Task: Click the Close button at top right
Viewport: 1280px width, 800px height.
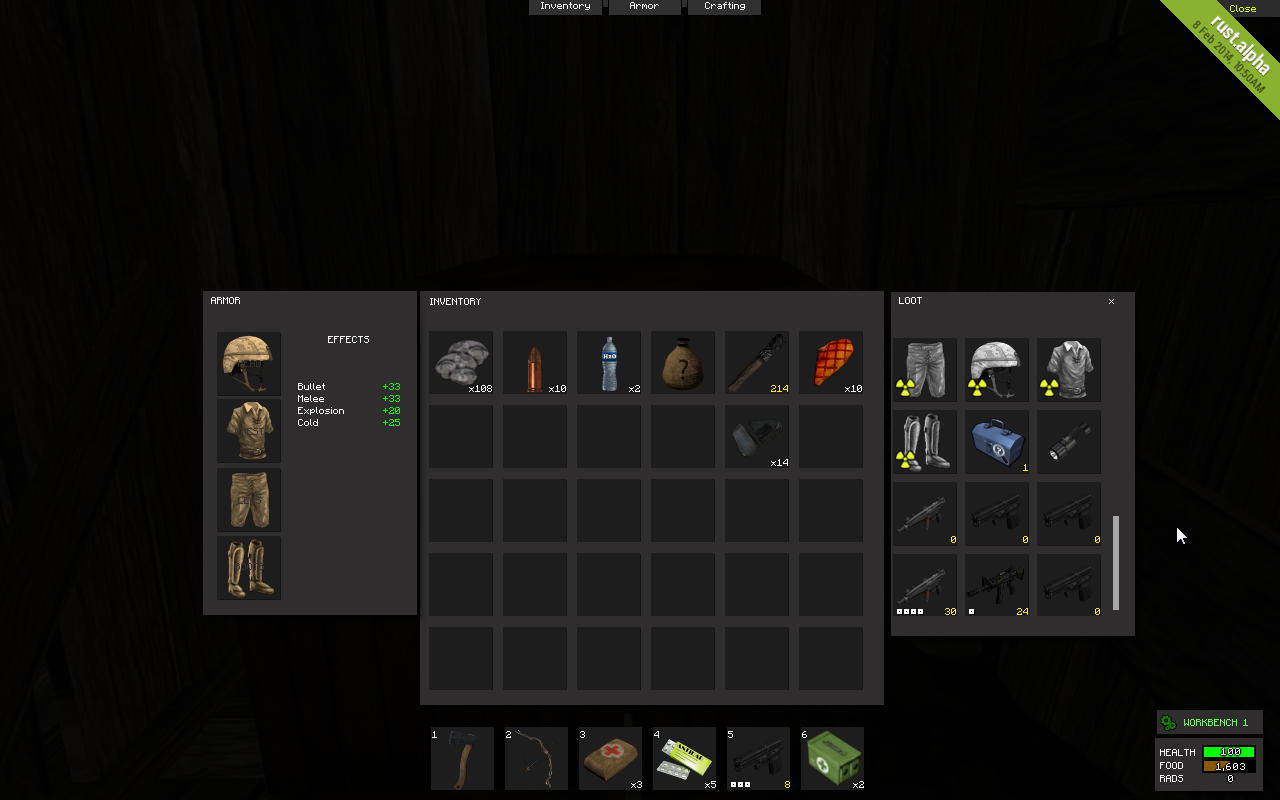Action: tap(1242, 9)
